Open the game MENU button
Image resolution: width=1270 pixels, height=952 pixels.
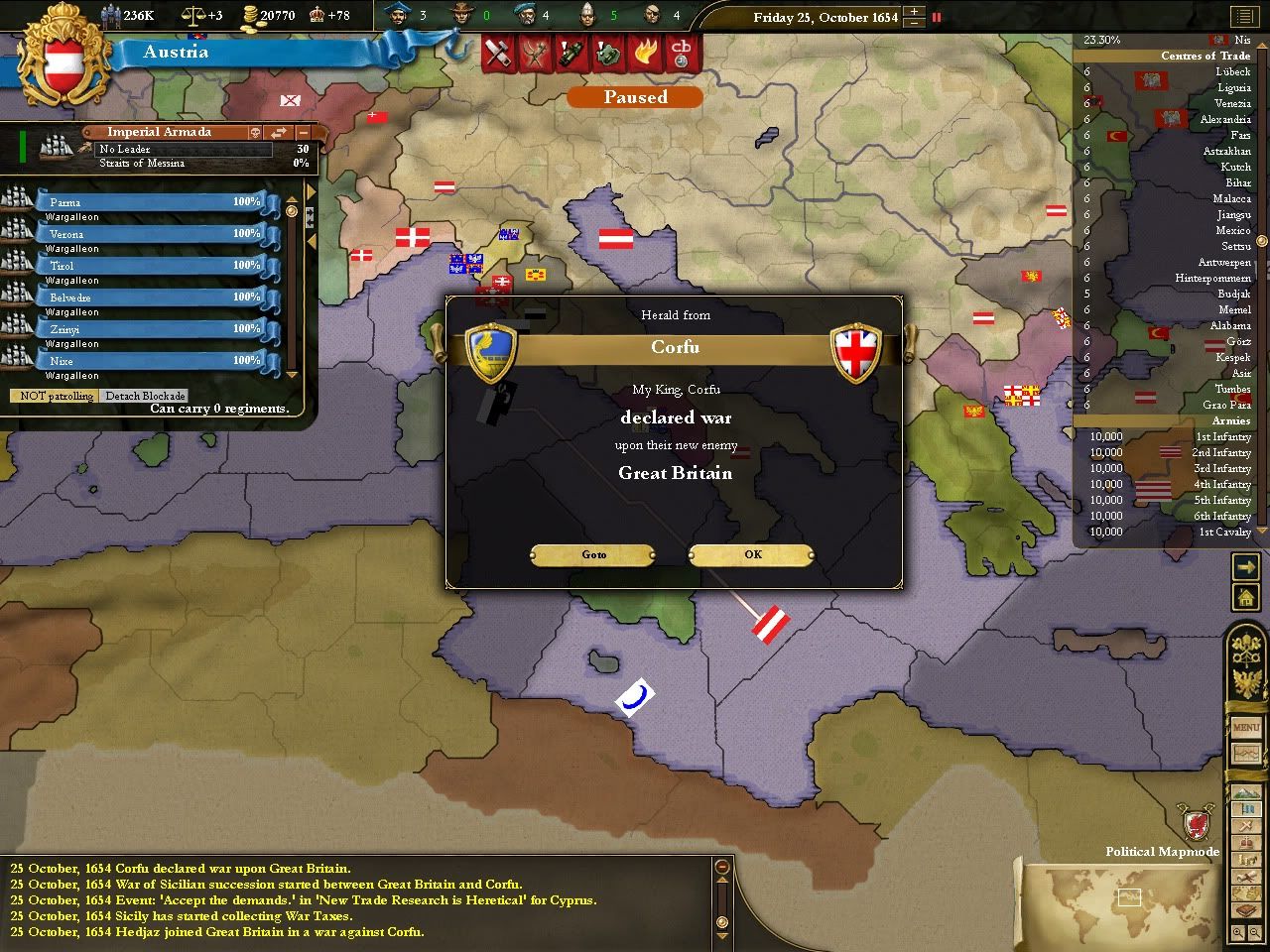tap(1246, 728)
